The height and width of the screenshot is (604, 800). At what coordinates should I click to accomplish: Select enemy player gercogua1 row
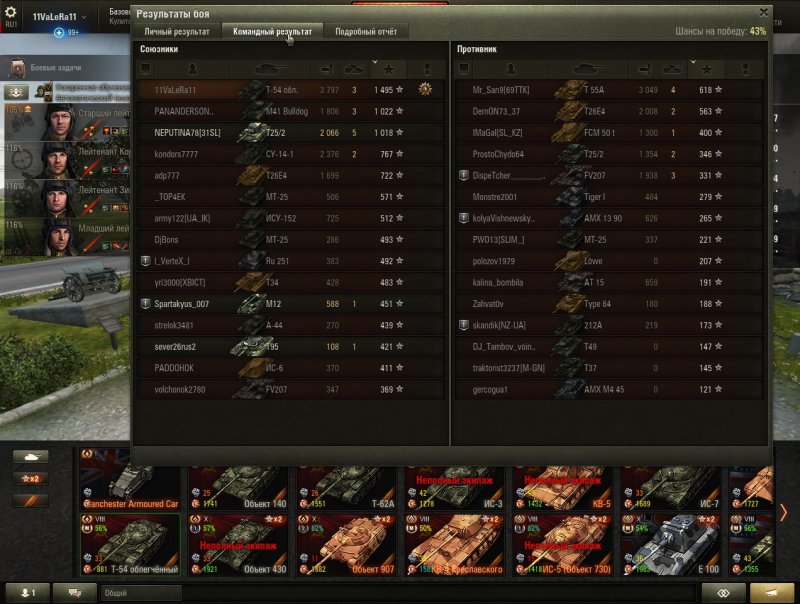[608, 388]
